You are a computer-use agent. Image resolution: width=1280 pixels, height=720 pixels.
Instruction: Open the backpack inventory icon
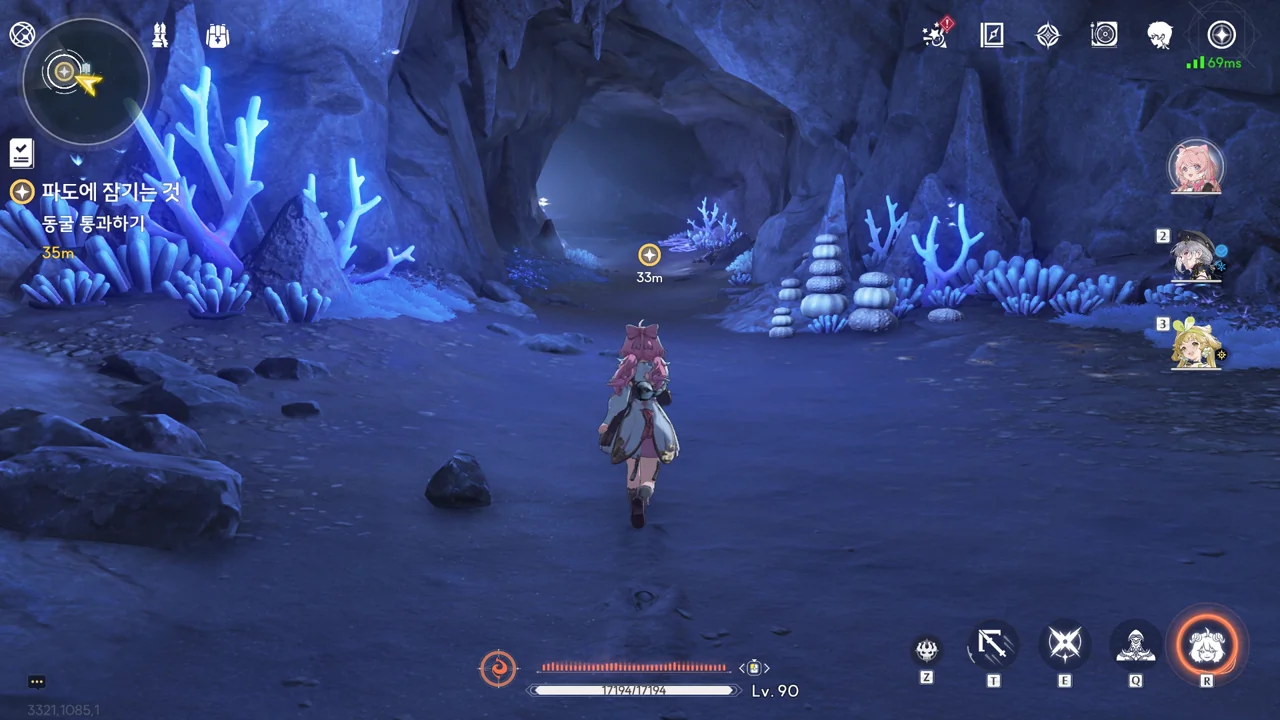tap(217, 36)
